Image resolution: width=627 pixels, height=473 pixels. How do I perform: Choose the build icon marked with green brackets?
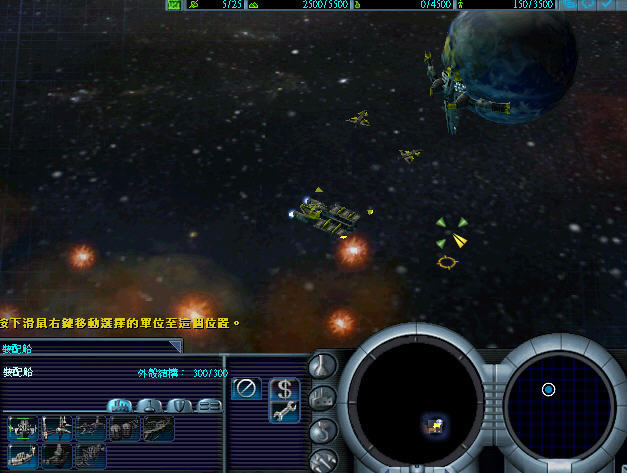click(23, 429)
